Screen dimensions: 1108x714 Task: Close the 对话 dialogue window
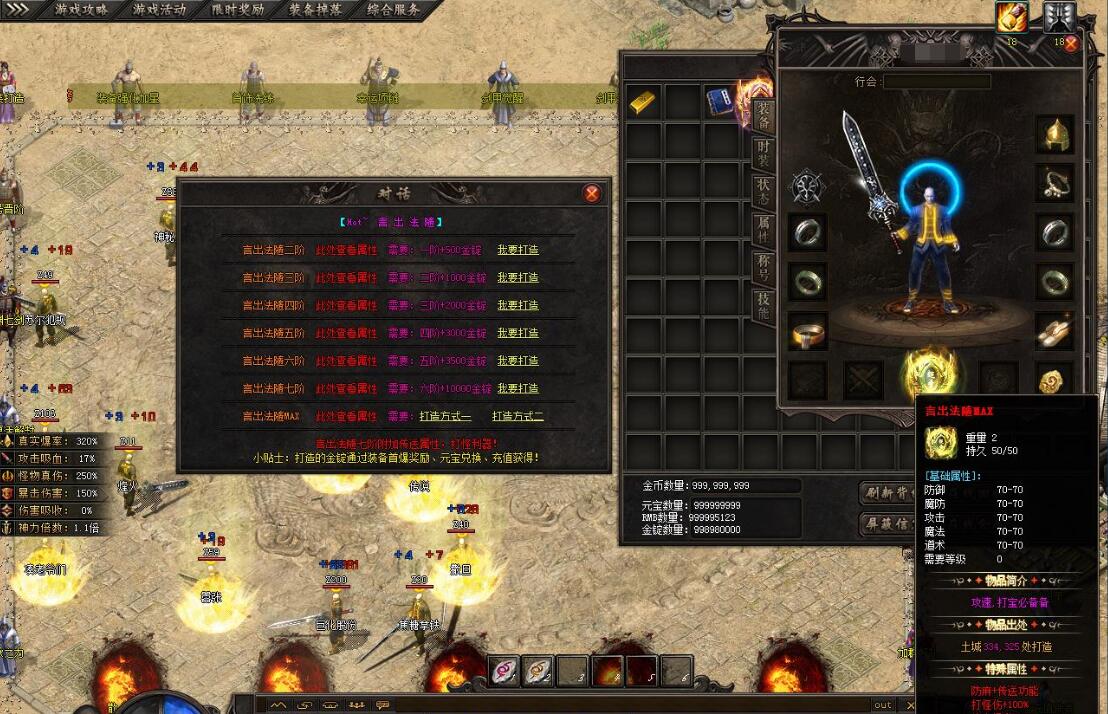592,193
